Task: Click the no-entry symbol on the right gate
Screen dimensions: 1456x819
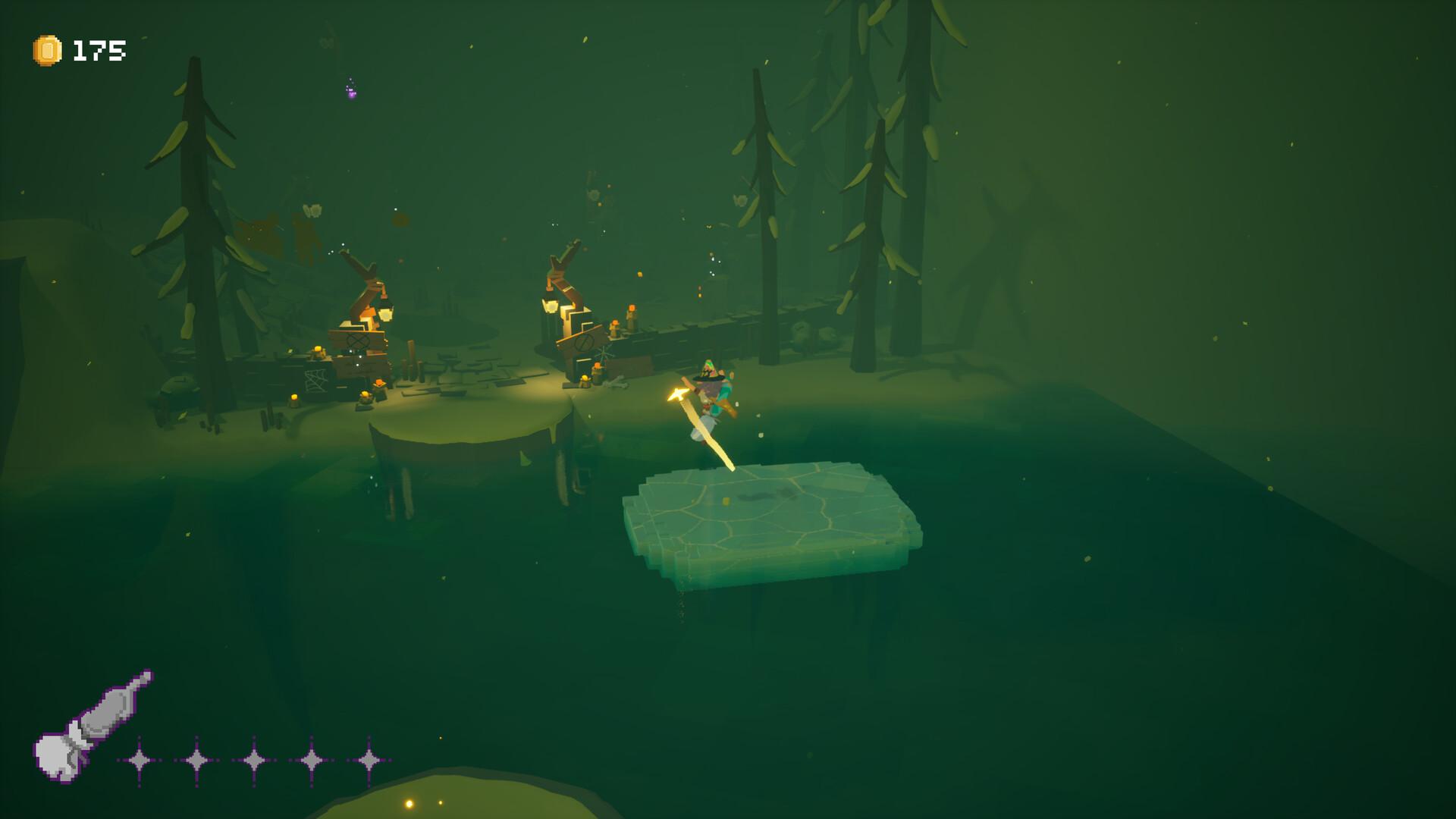Action: (x=585, y=343)
